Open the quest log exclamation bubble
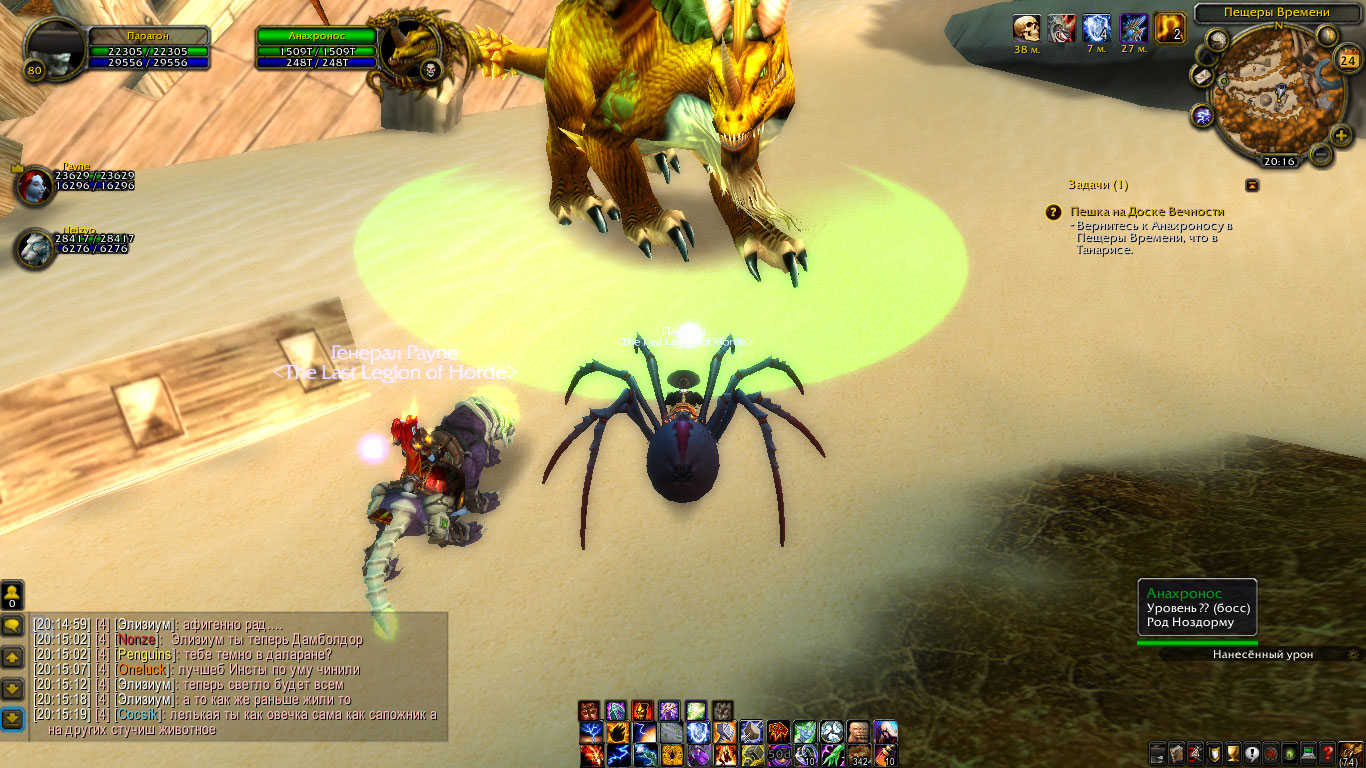 [x=1251, y=753]
